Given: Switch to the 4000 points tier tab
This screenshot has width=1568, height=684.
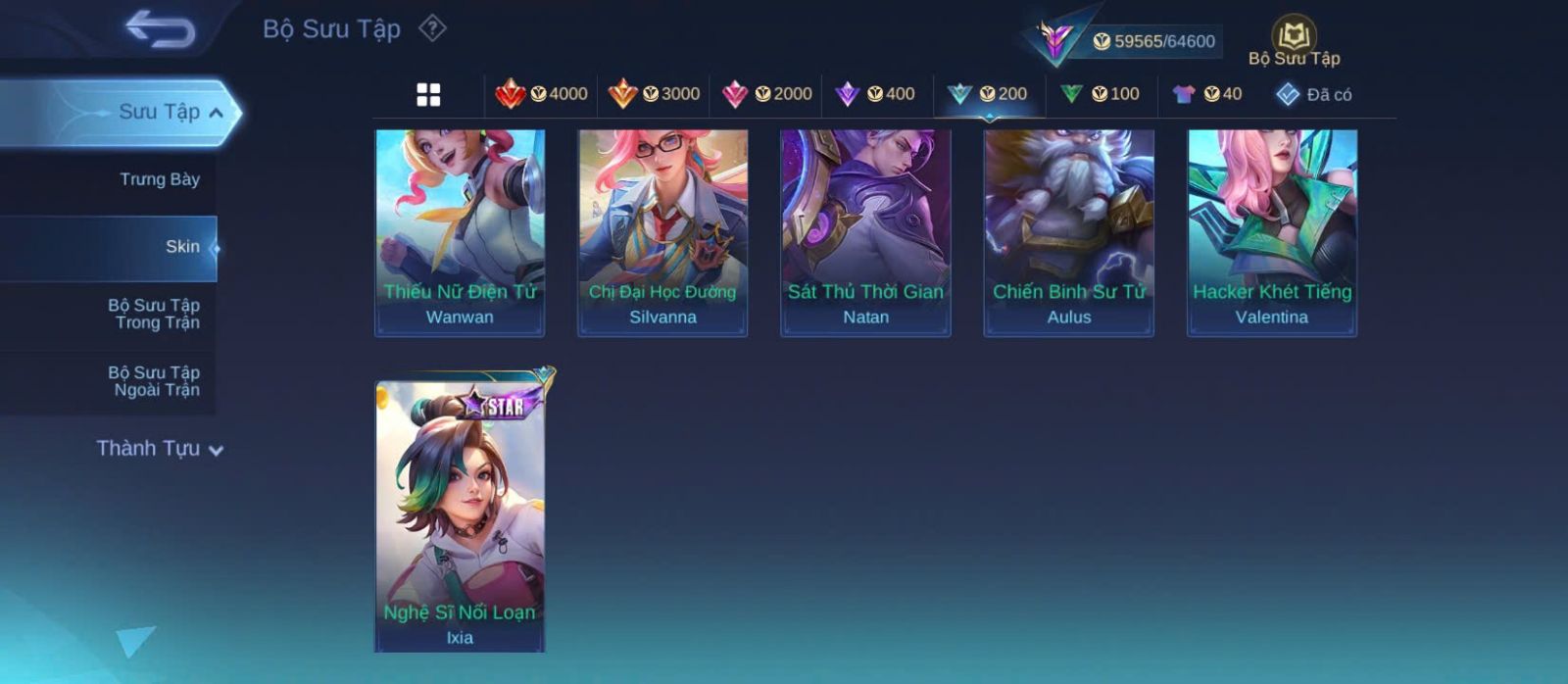Looking at the screenshot, I should coord(542,94).
